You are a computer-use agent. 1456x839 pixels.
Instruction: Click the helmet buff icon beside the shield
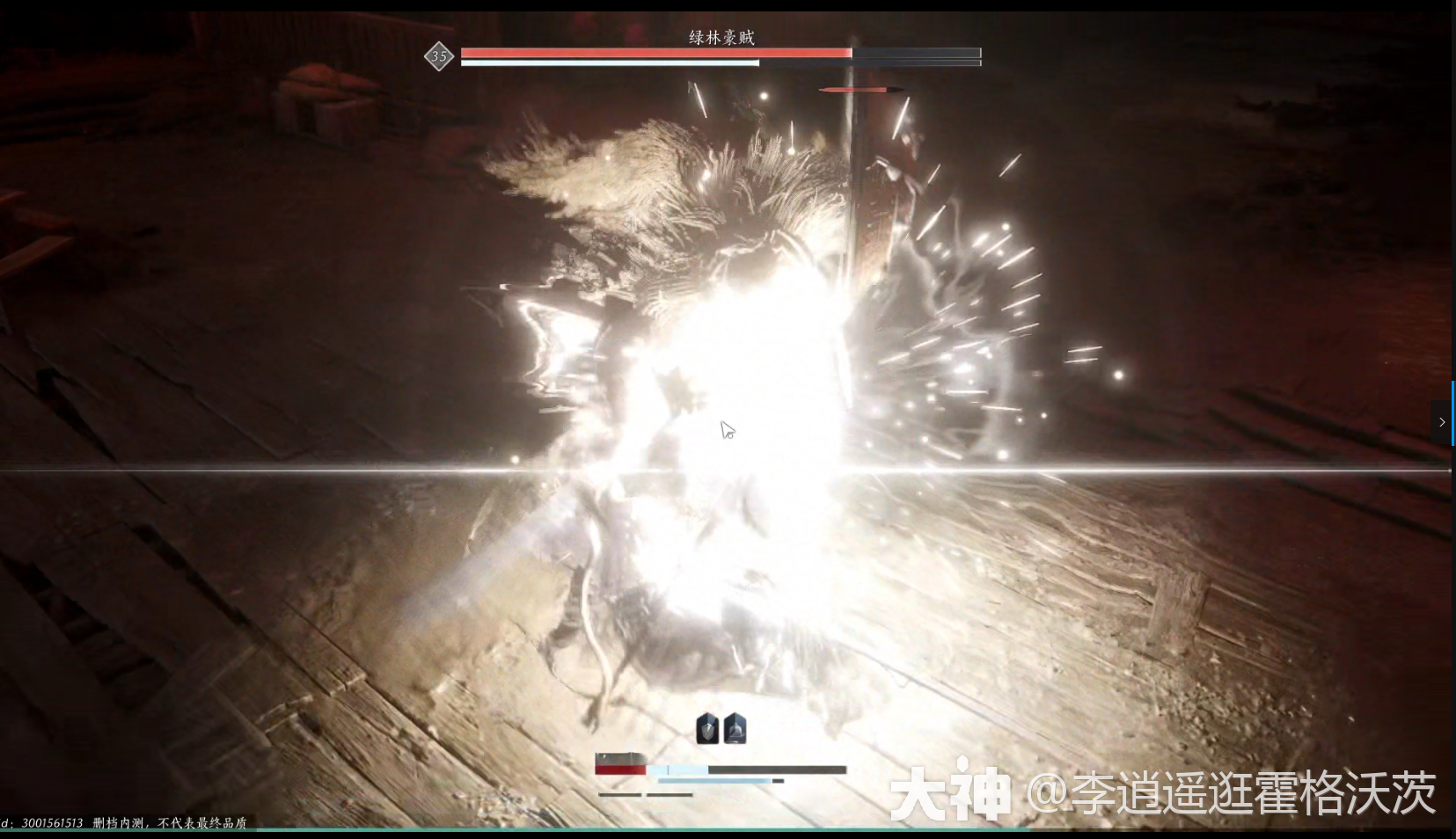735,727
